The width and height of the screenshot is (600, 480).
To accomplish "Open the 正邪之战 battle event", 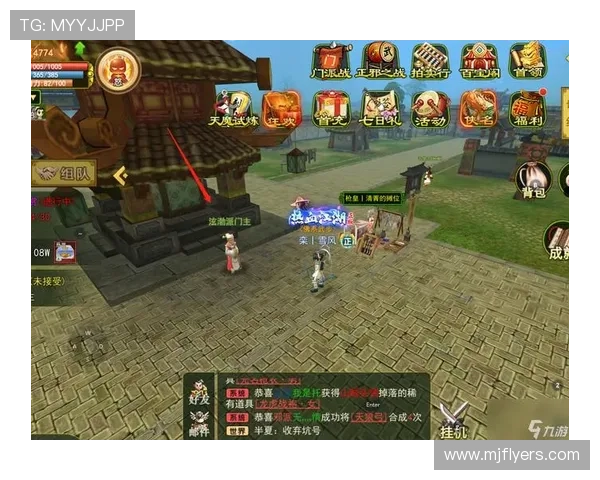I will click(380, 60).
